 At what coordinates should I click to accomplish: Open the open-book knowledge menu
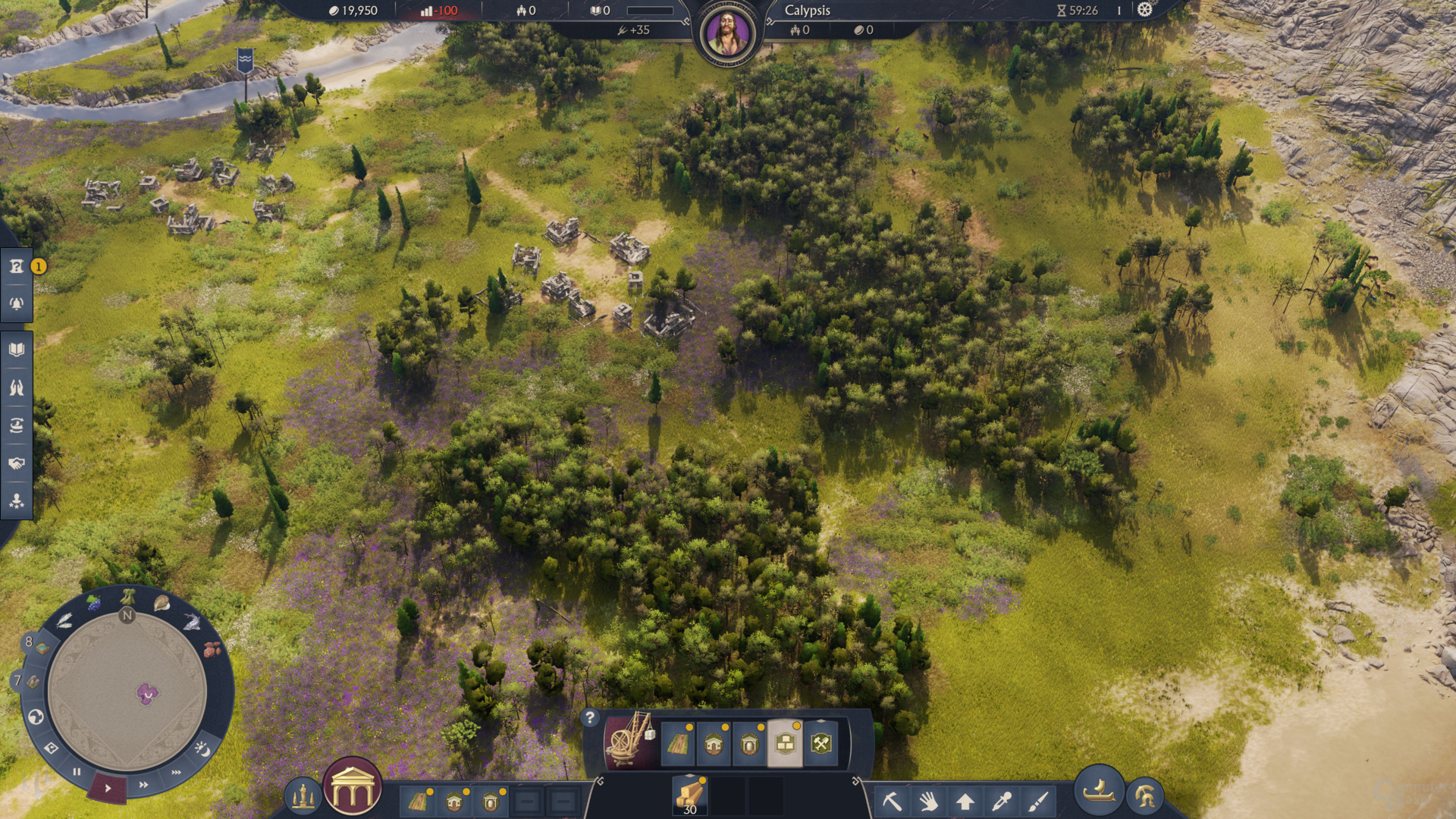click(17, 350)
